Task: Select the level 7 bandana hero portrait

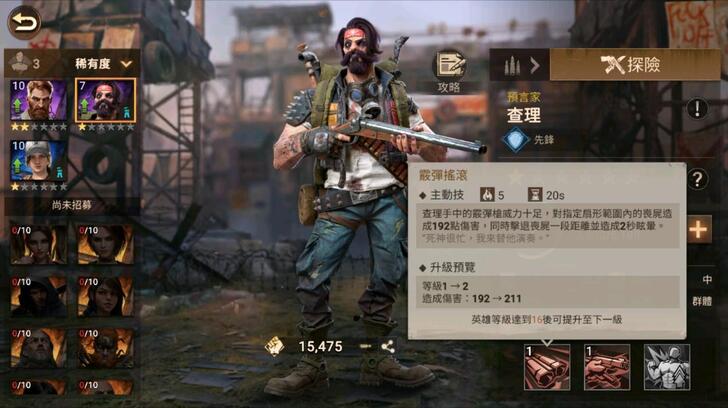Action: [x=106, y=104]
